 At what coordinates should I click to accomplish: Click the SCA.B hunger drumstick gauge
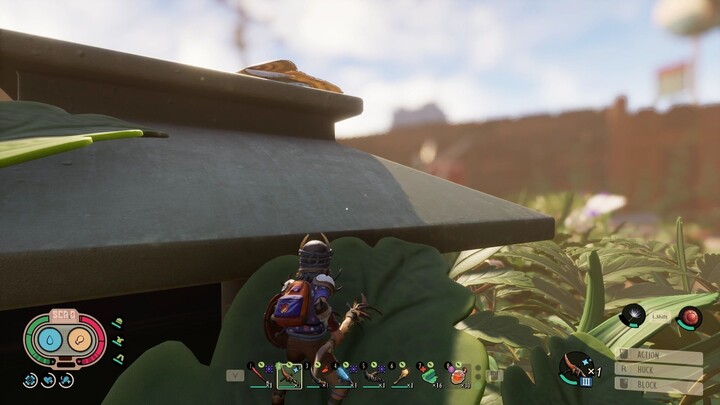pyautogui.click(x=79, y=339)
